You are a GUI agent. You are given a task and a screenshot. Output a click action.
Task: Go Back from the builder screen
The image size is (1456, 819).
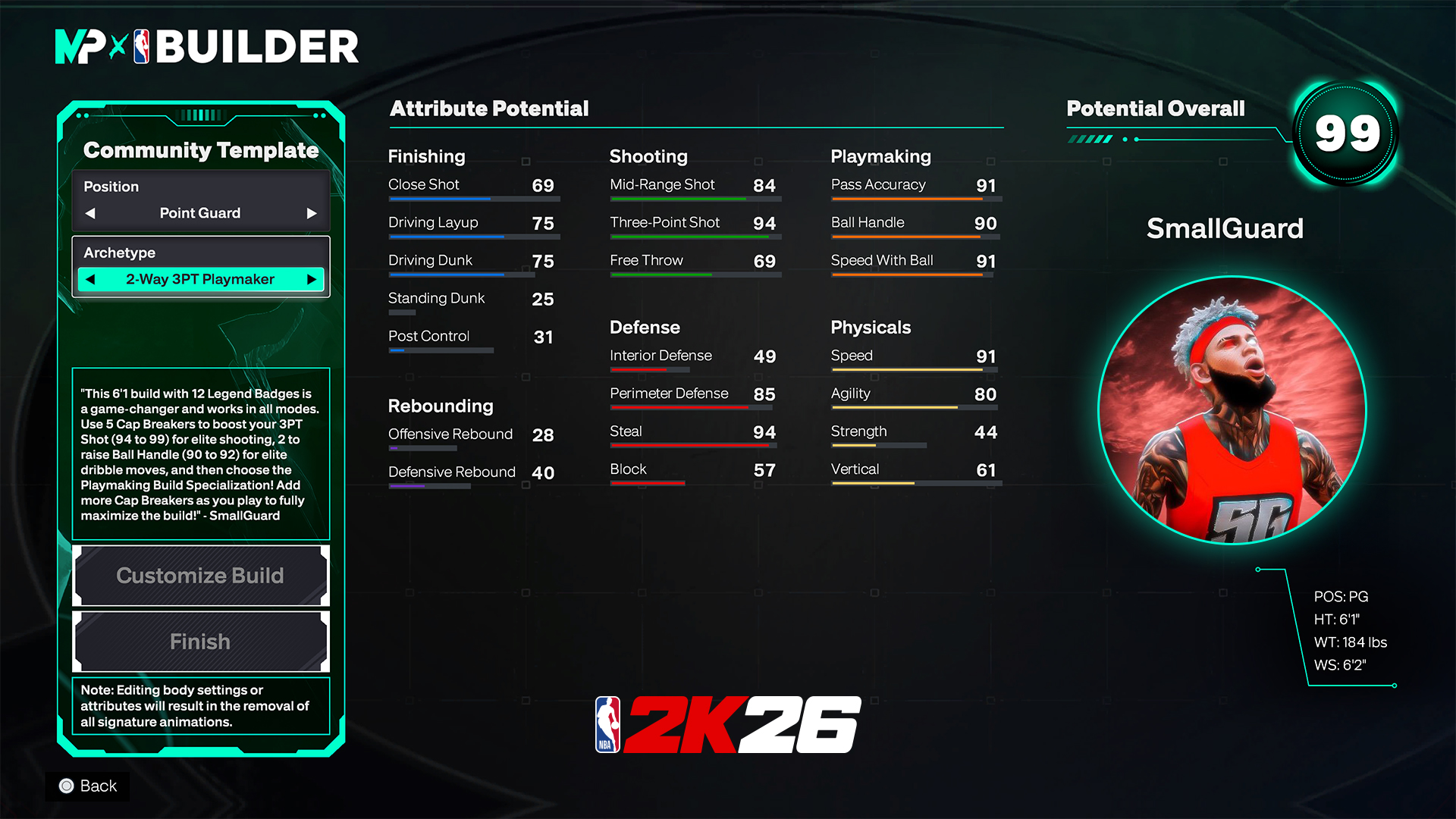tap(88, 786)
